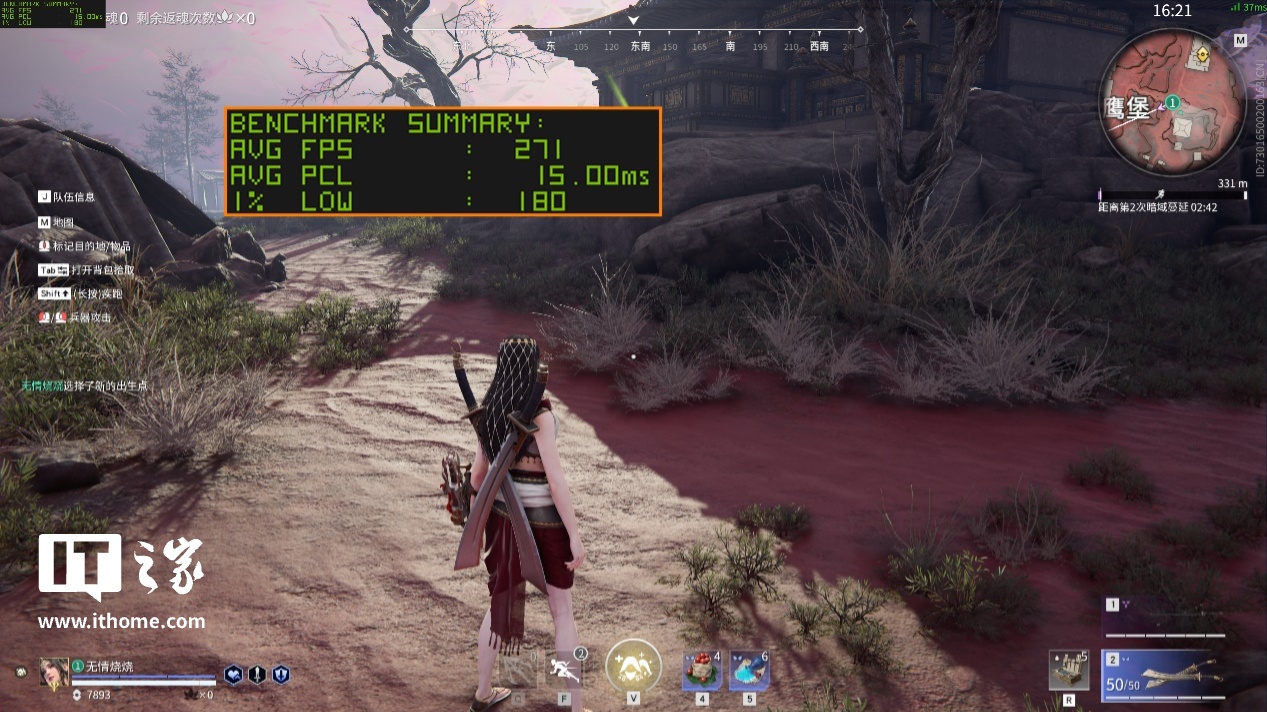Viewport: 1267px width, 712px height.
Task: Use the blue armor powder item
Action: click(x=749, y=669)
